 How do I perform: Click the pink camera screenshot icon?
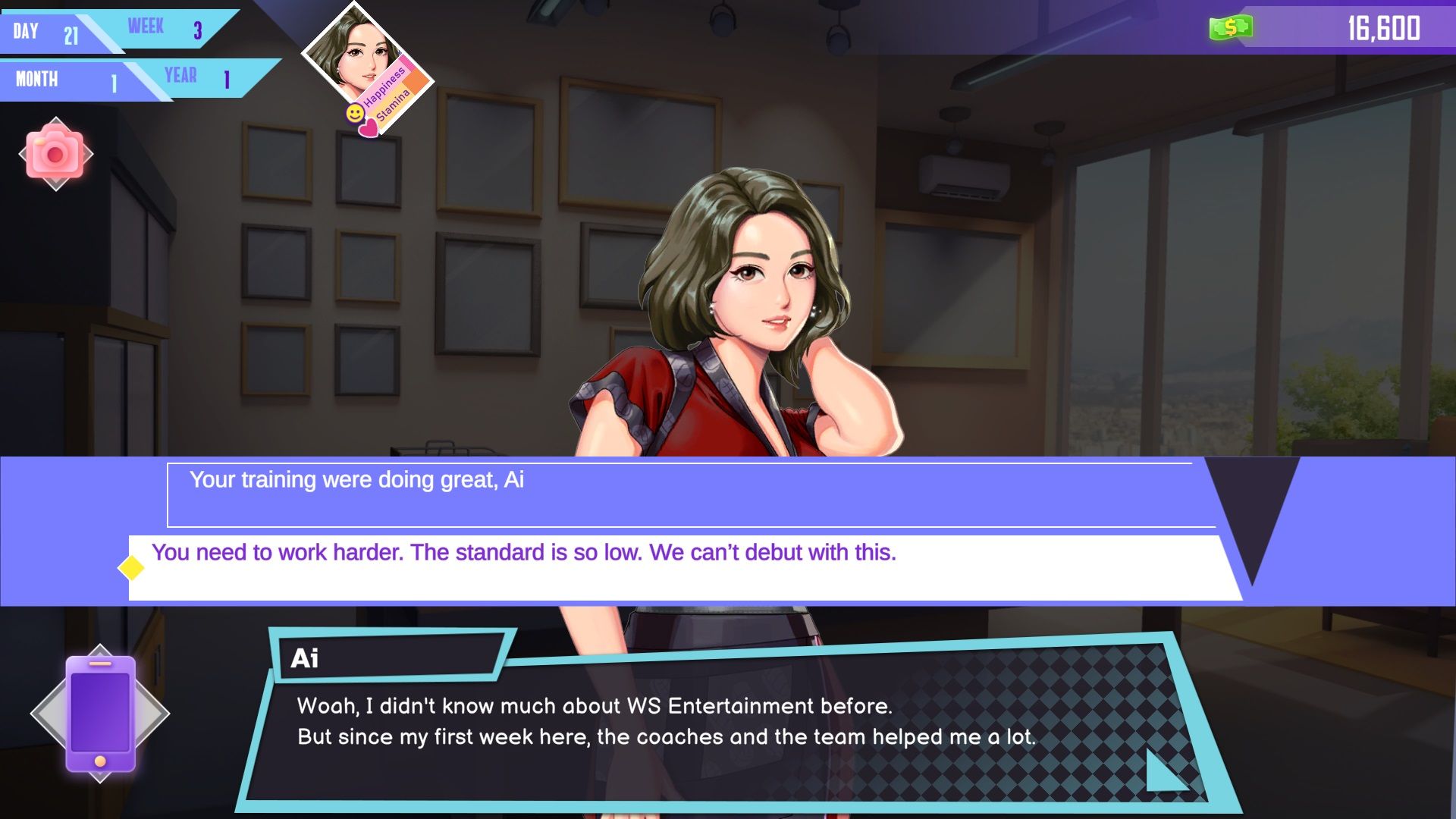click(55, 154)
